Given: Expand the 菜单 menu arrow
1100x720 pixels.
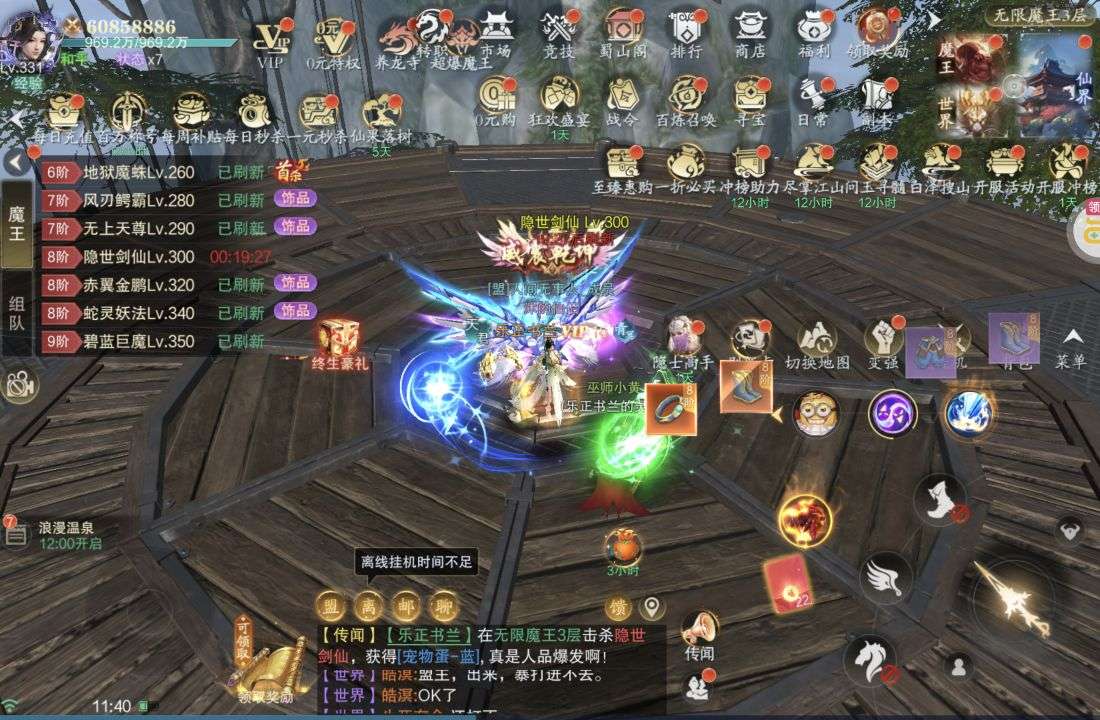Looking at the screenshot, I should point(1071,345).
